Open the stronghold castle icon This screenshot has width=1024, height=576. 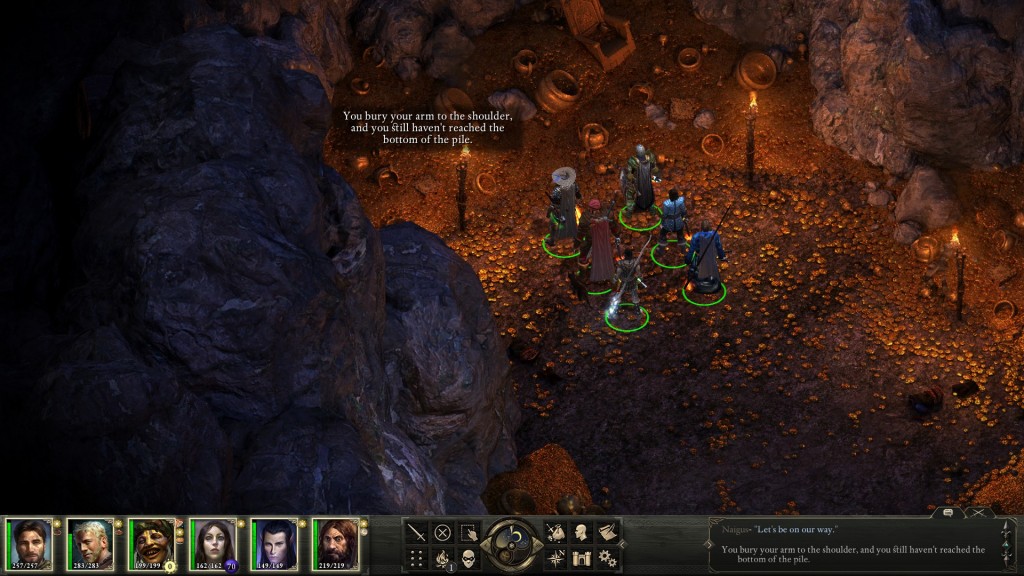point(582,558)
